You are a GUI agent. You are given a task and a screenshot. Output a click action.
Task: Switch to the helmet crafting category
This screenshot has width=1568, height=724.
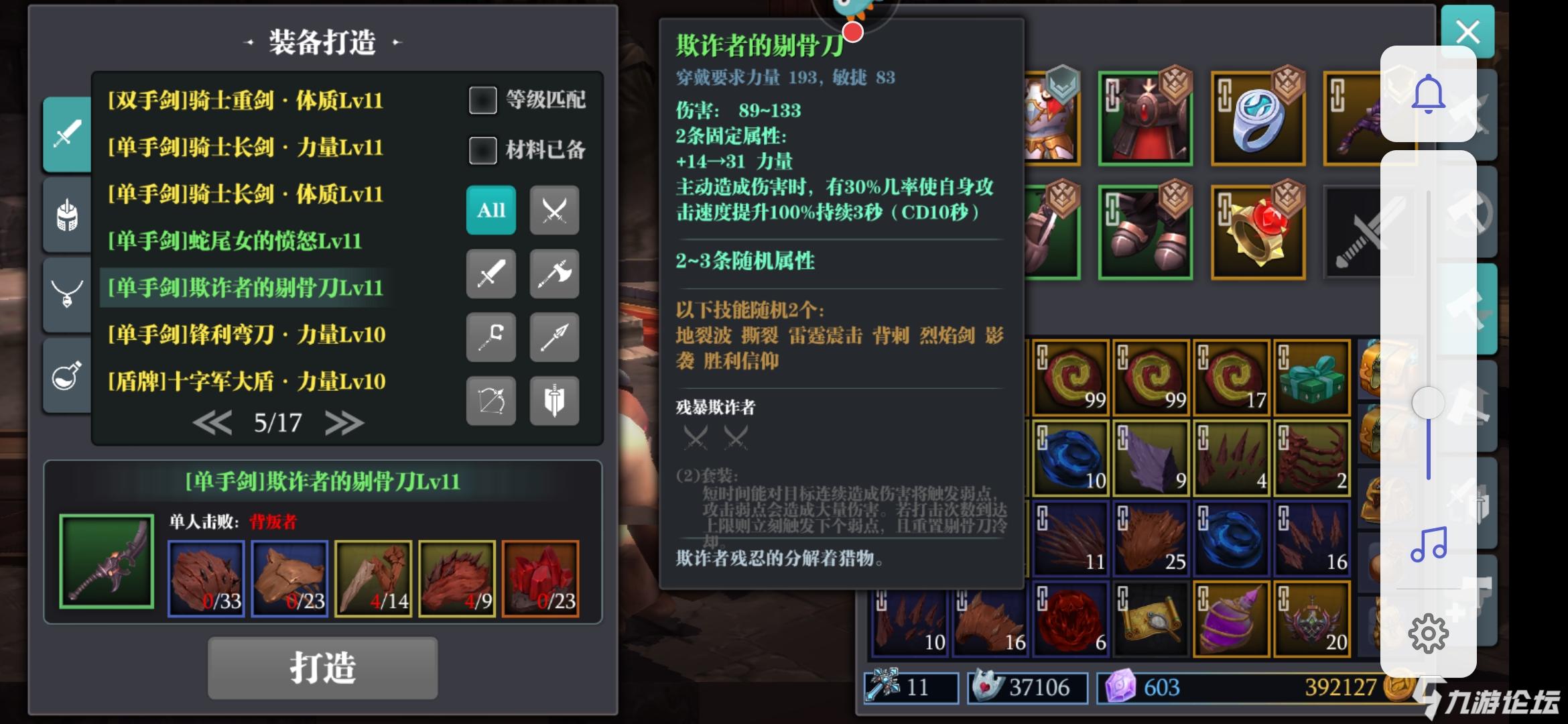click(67, 215)
